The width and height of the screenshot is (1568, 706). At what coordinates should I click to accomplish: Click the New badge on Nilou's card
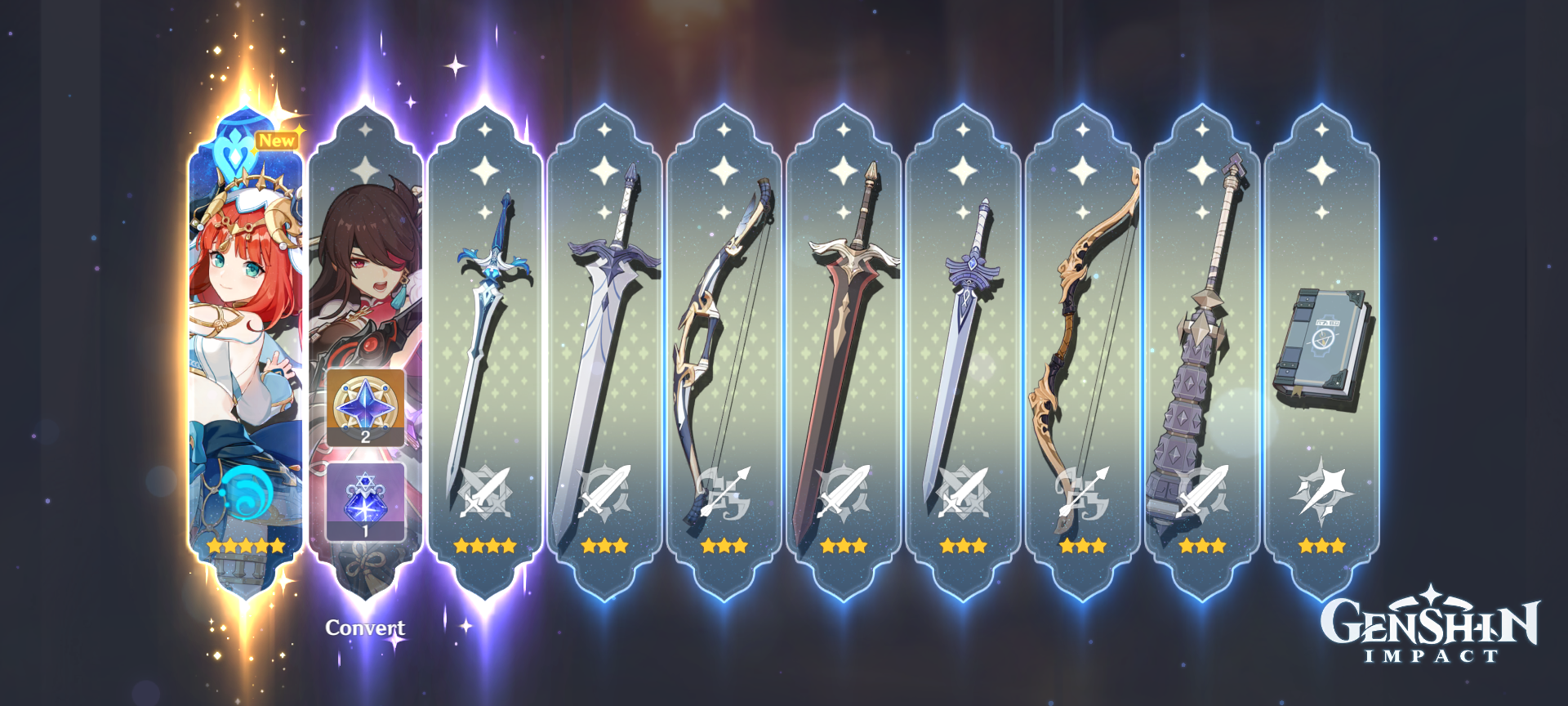(x=277, y=139)
